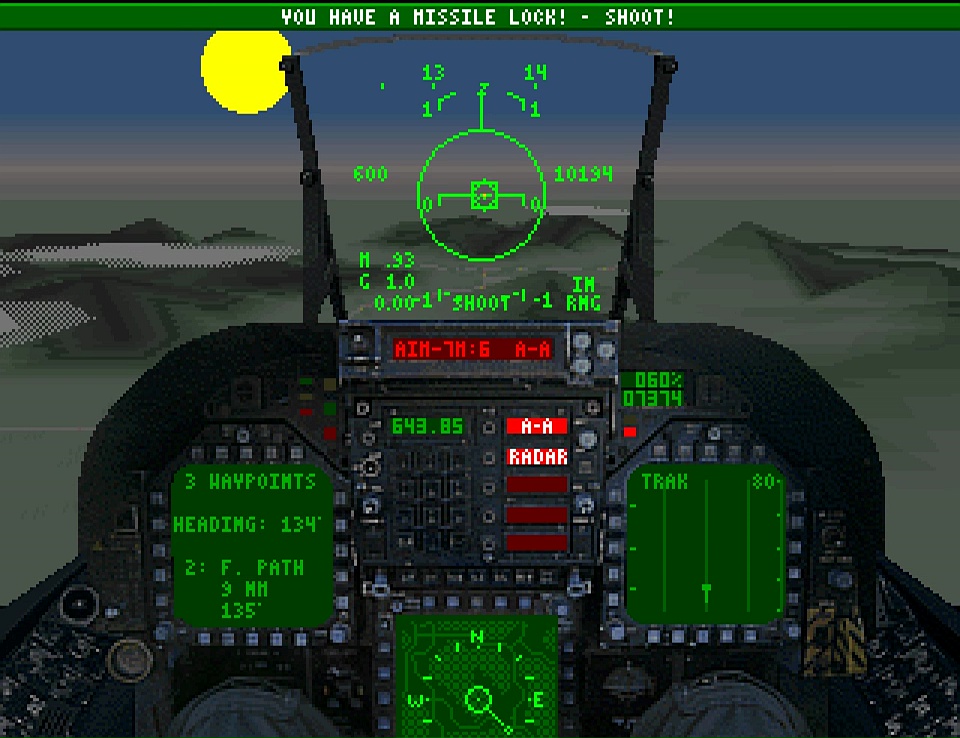Select the RADAR mode button
960x738 pixels.
537,457
